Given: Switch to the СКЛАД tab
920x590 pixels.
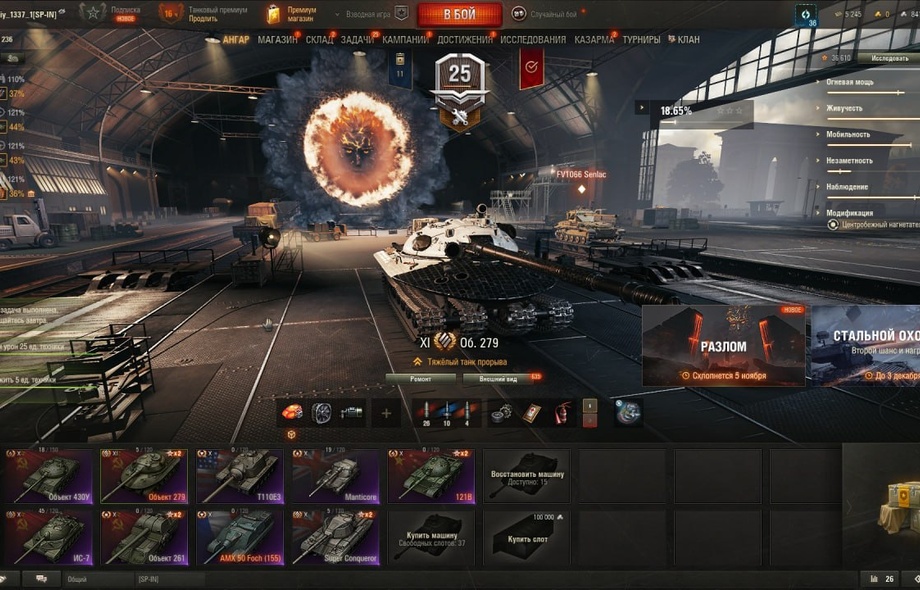Looking at the screenshot, I should [x=320, y=40].
